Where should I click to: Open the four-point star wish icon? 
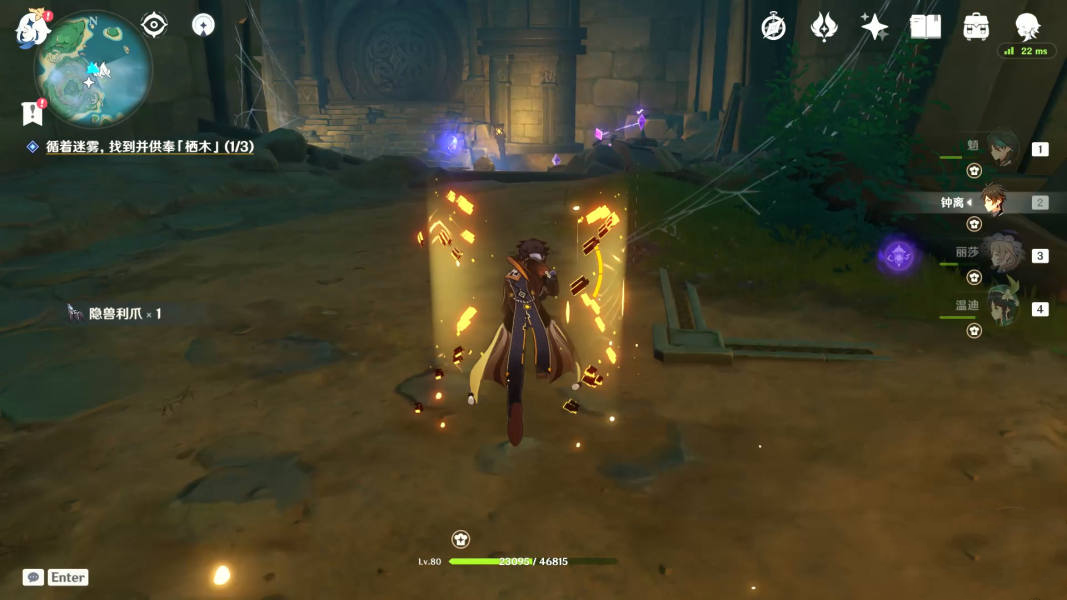pos(874,27)
